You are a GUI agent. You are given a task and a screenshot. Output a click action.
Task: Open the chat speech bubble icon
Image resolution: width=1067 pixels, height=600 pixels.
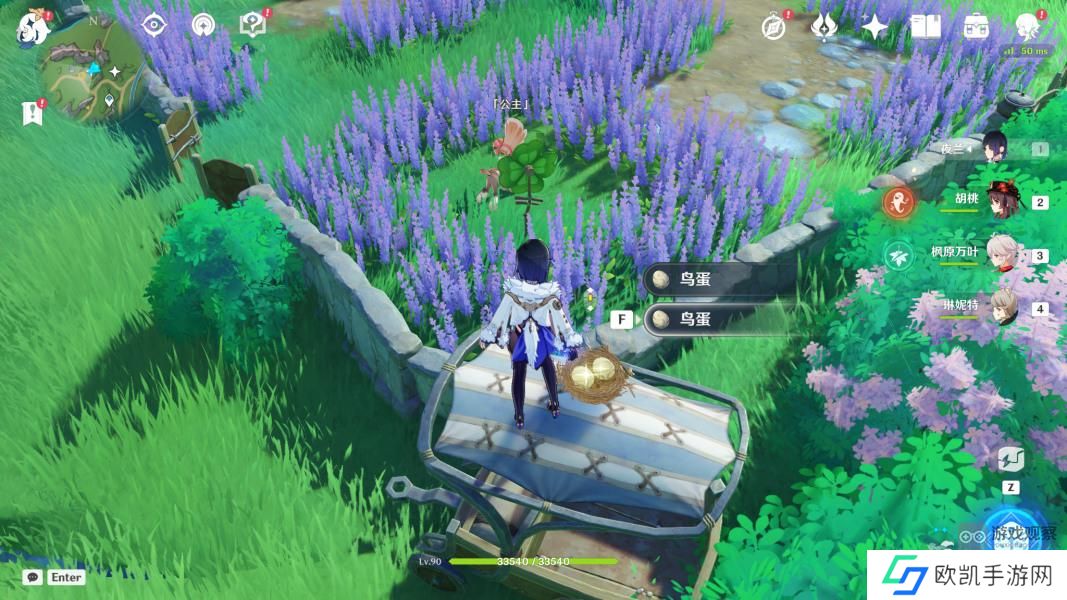tap(33, 577)
